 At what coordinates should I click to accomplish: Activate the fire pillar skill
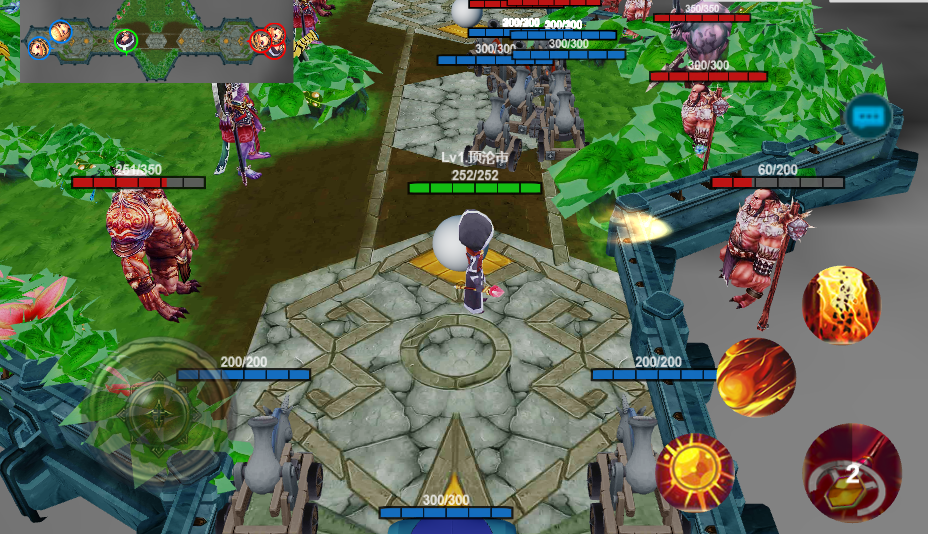coord(841,304)
